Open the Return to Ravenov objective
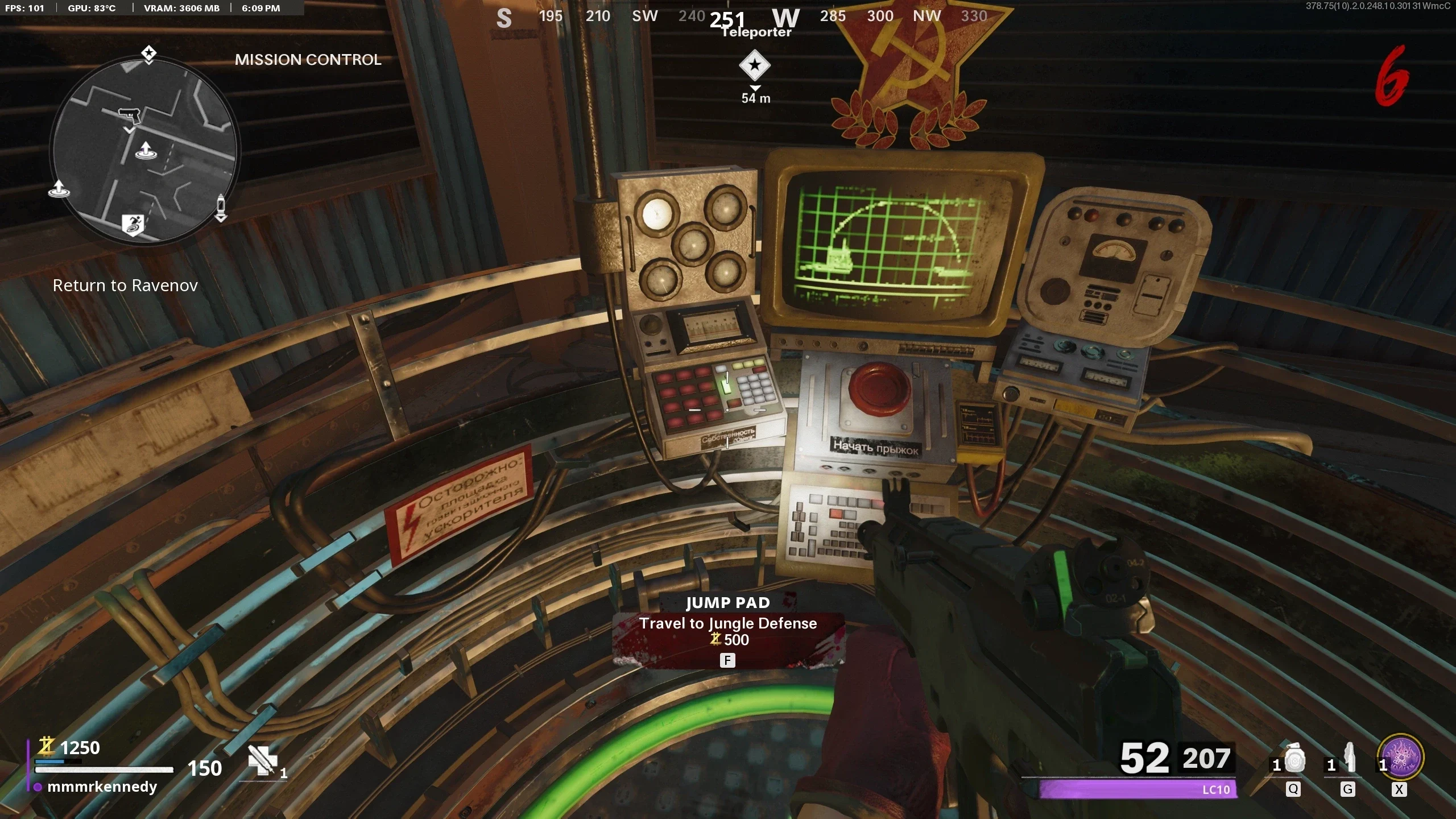 click(x=125, y=286)
